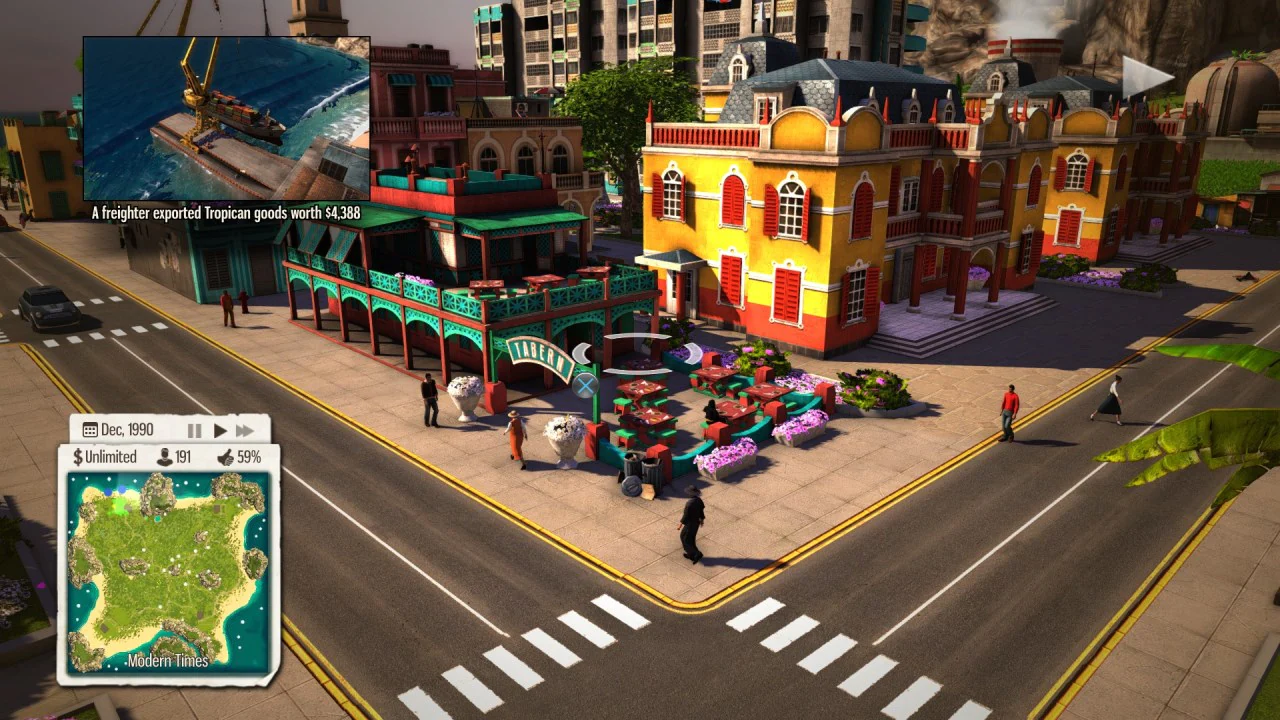
Task: Click the 191 population number
Action: click(x=184, y=457)
